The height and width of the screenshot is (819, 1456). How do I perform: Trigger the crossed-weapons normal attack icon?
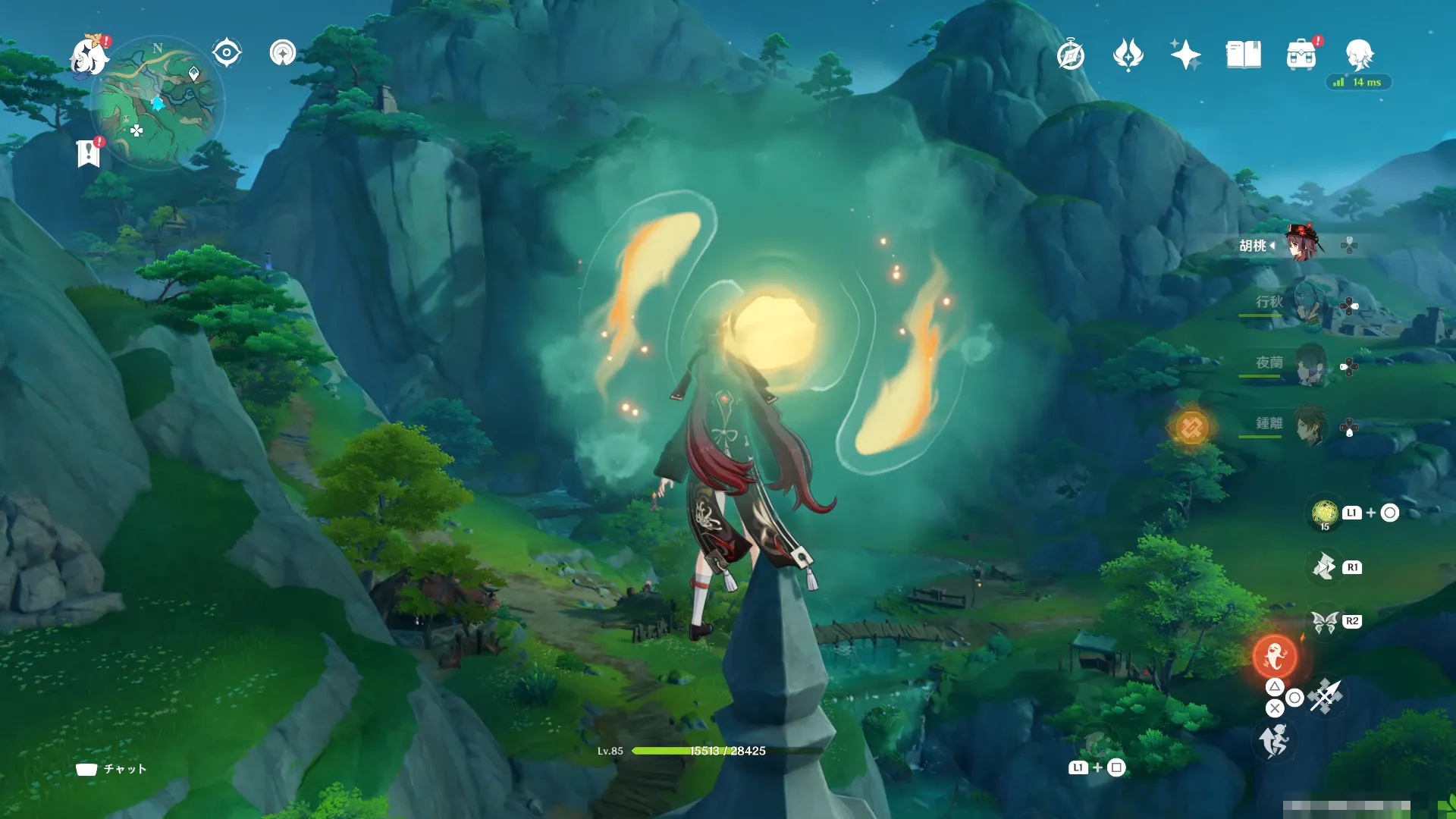click(x=1326, y=696)
